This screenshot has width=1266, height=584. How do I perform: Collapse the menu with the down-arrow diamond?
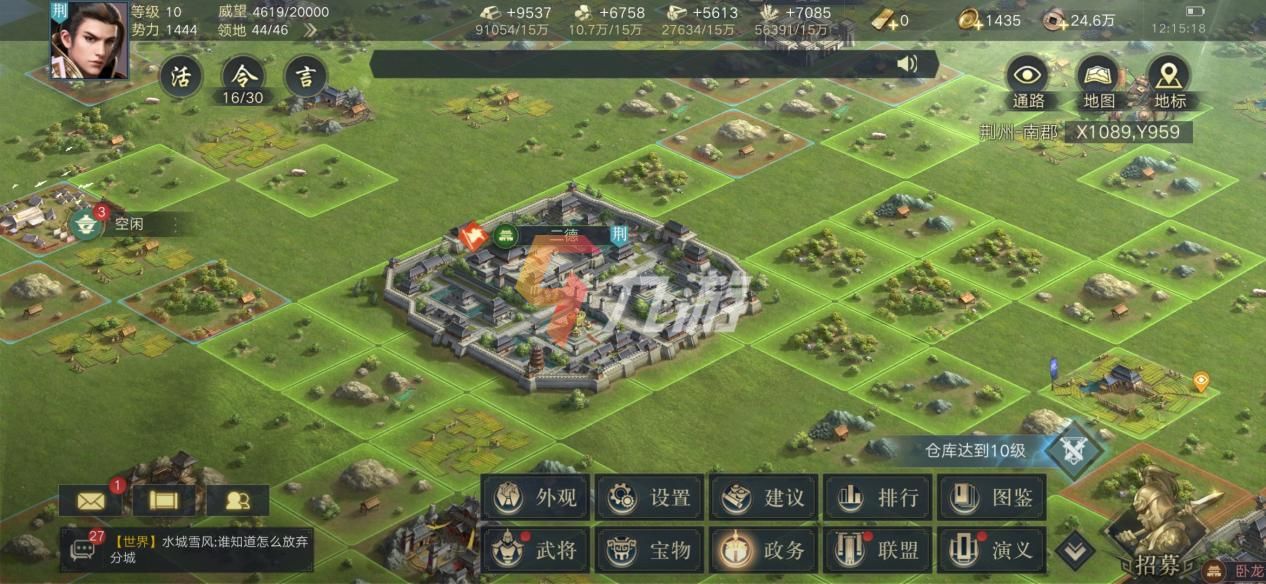1076,549
